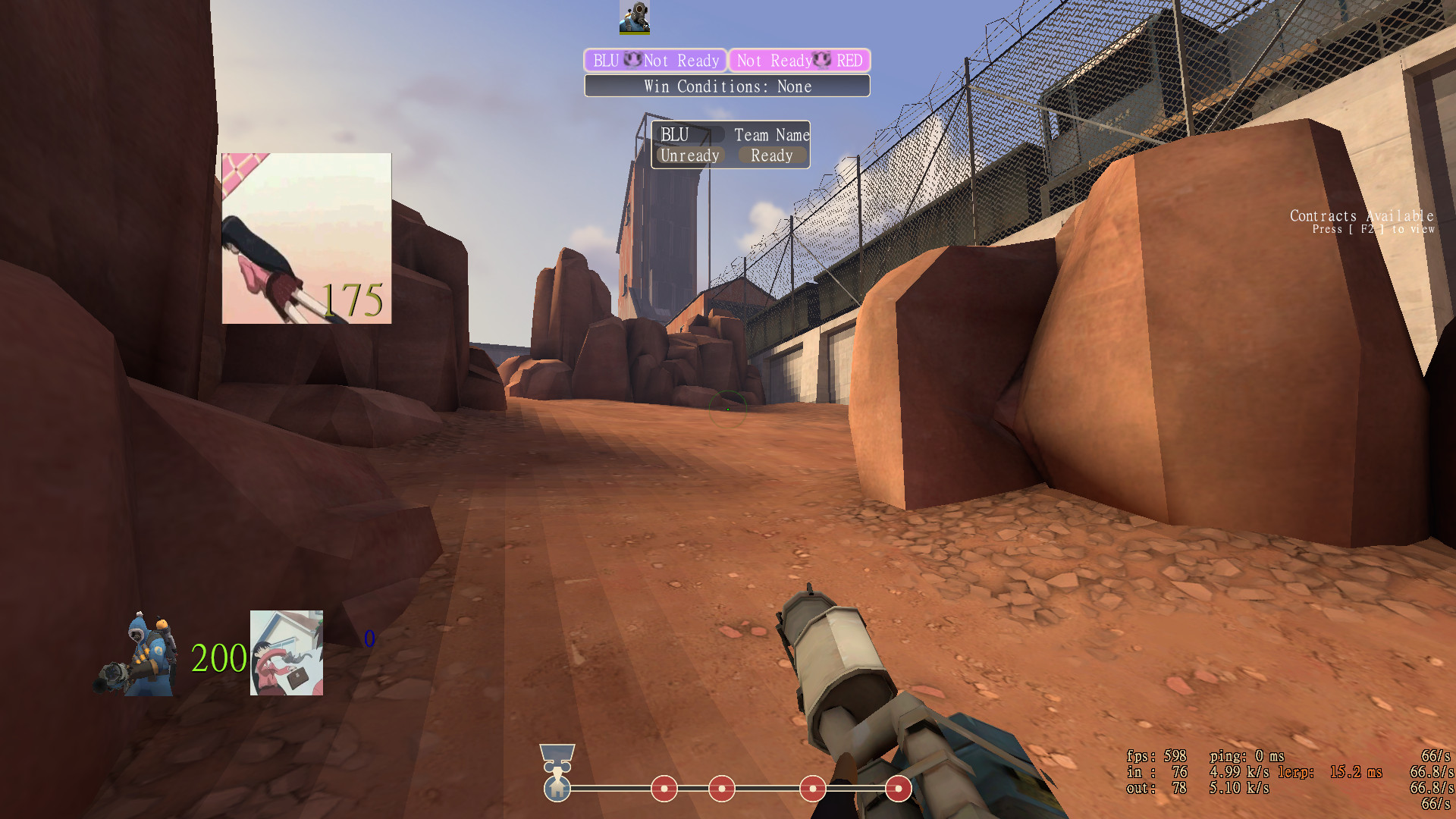The image size is (1456, 819).
Task: Toggle your ready state with Unready button
Action: 689,155
